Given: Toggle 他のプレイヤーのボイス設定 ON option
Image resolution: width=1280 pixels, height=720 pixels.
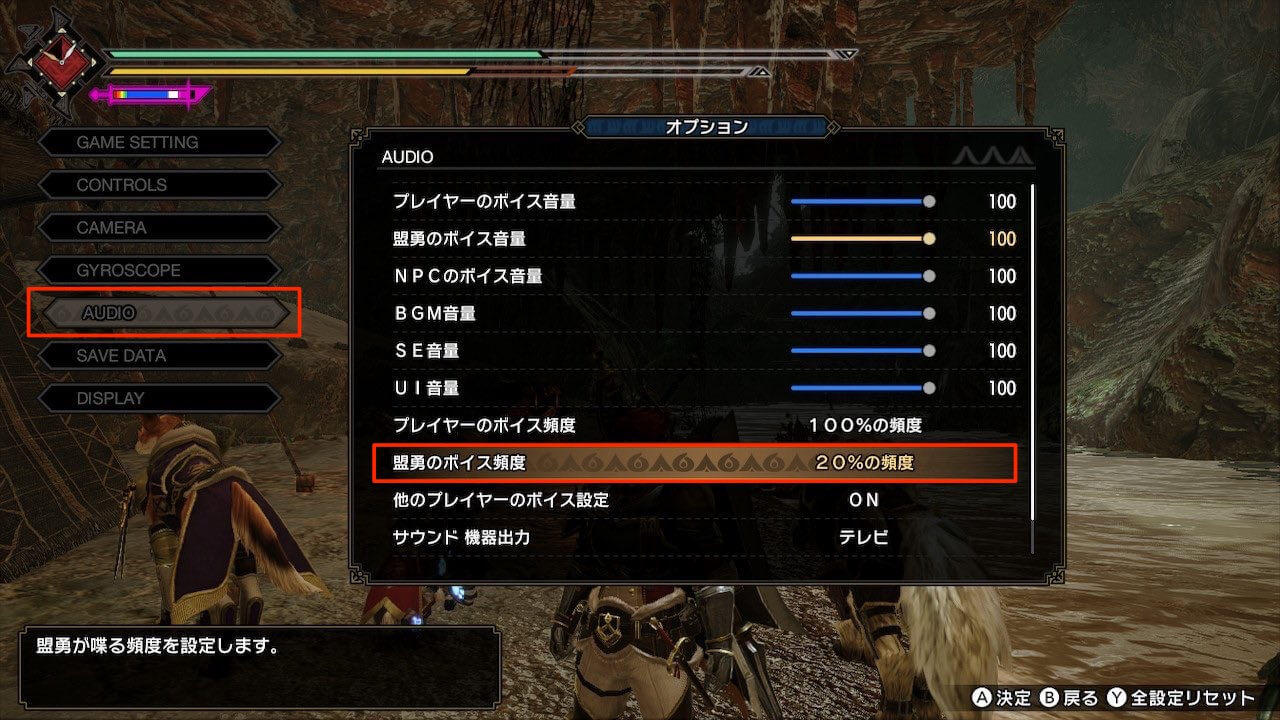Looking at the screenshot, I should (864, 500).
